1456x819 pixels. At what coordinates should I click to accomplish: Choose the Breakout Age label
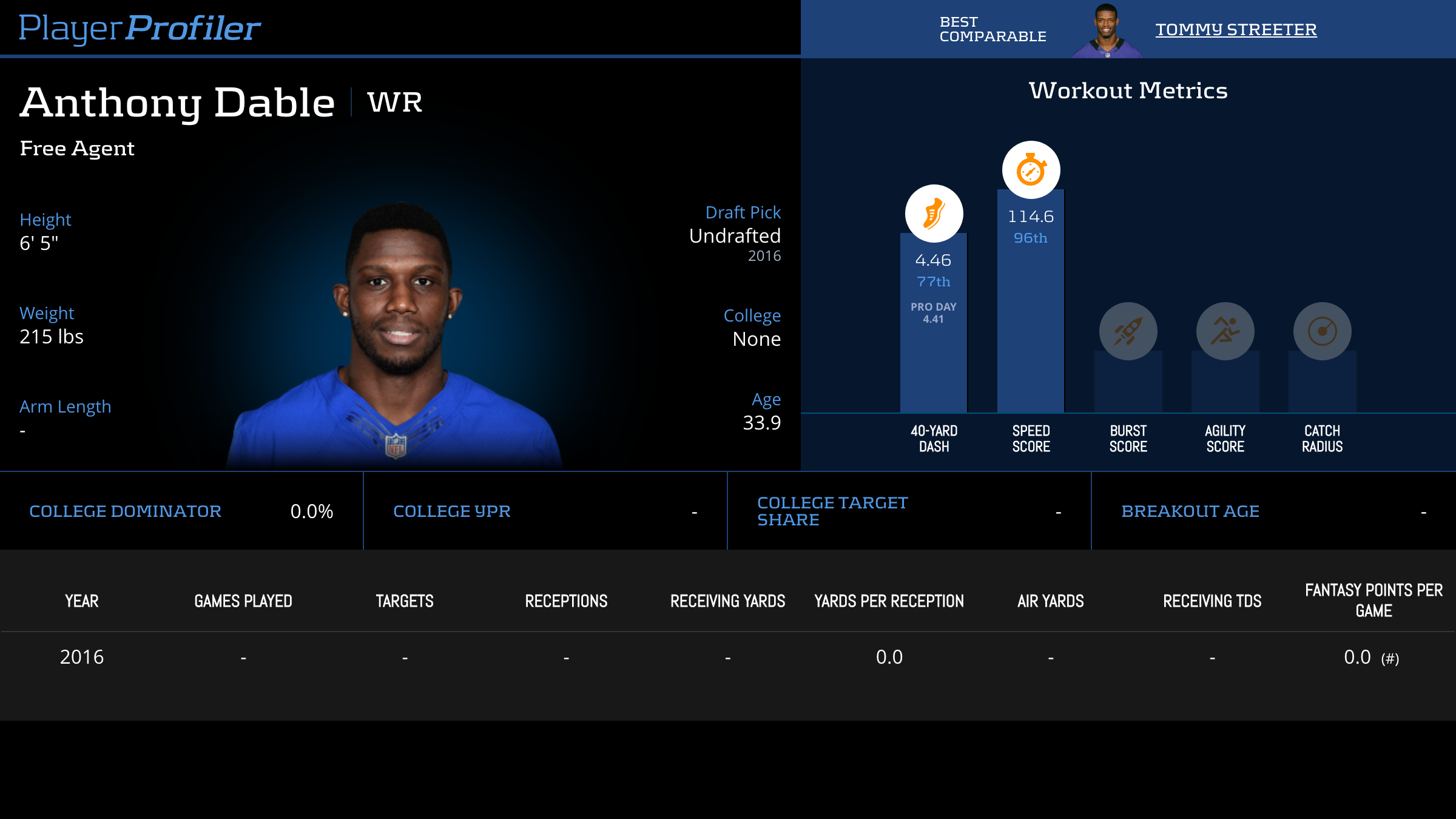coord(1190,511)
